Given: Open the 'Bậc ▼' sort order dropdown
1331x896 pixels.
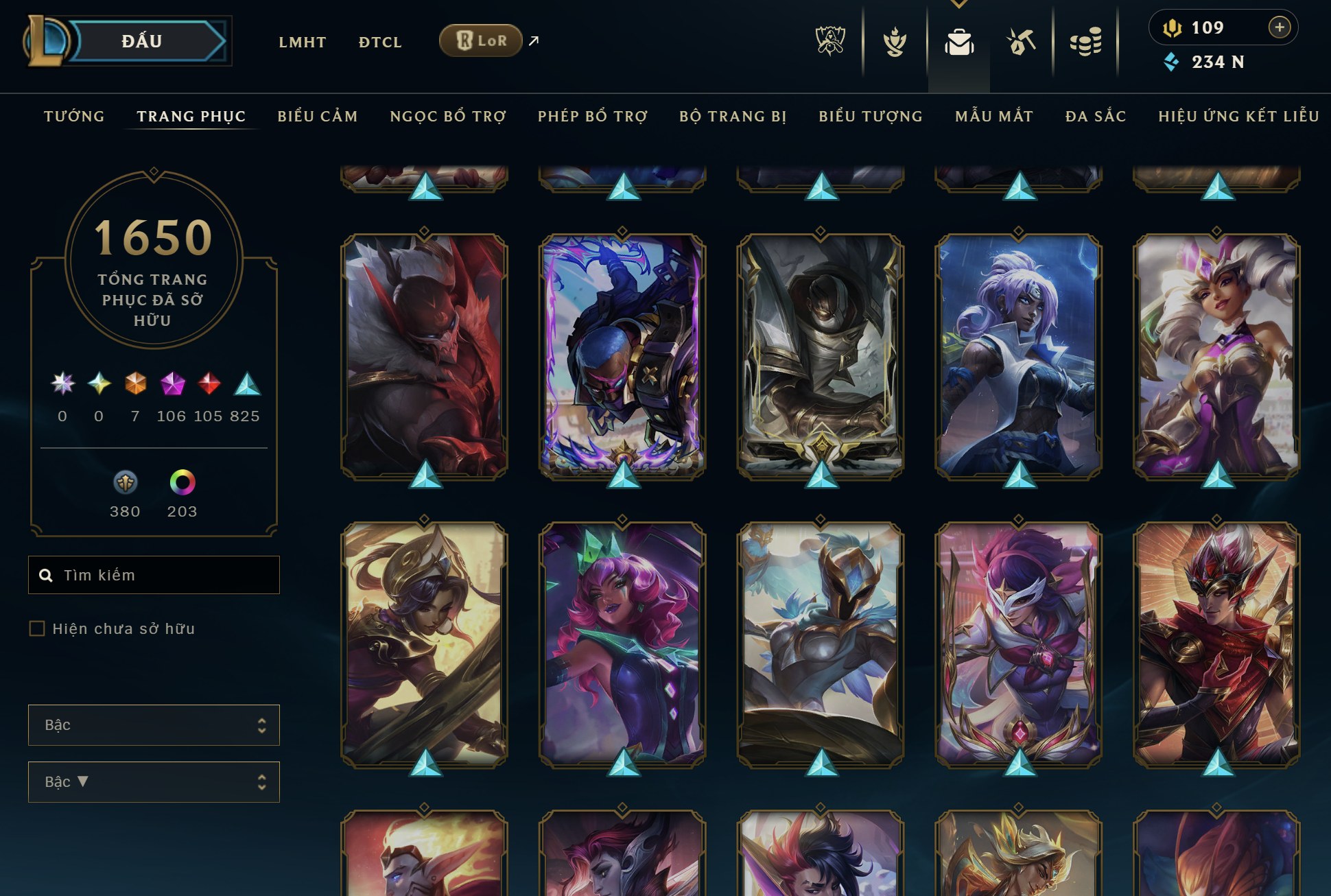Looking at the screenshot, I should [x=153, y=781].
